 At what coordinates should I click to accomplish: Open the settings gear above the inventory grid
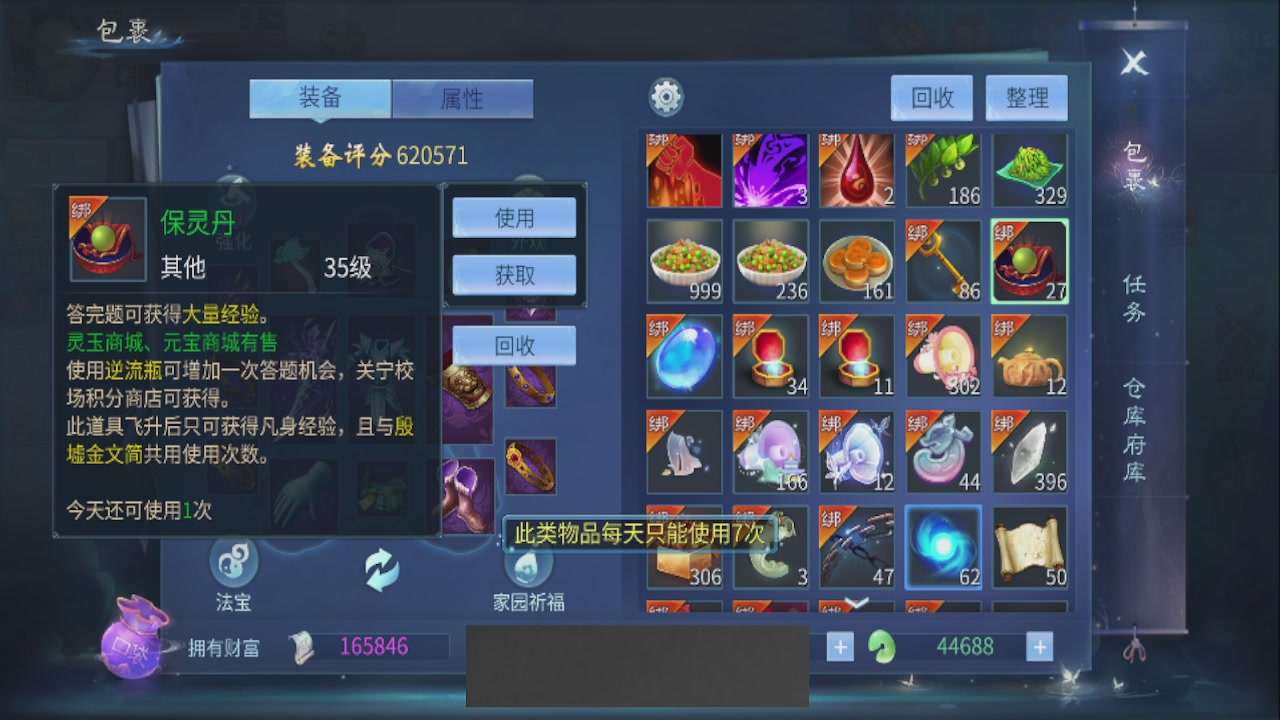(666, 96)
